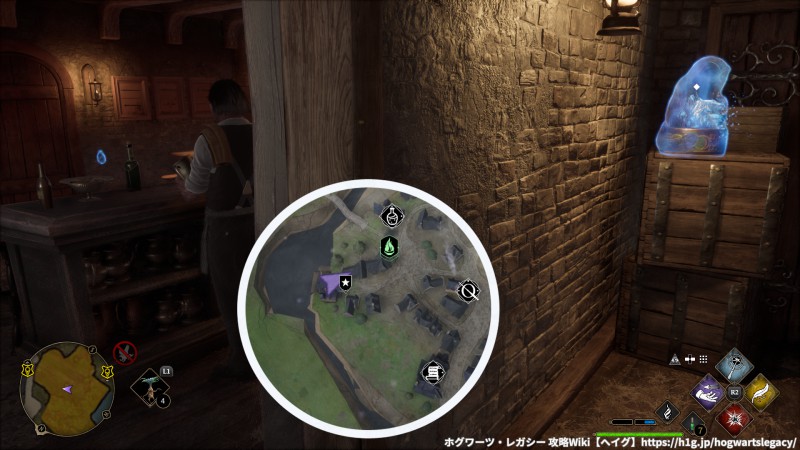Viewport: 800px width, 450px height.
Task: Click the potion shop map marker
Action: tap(392, 215)
